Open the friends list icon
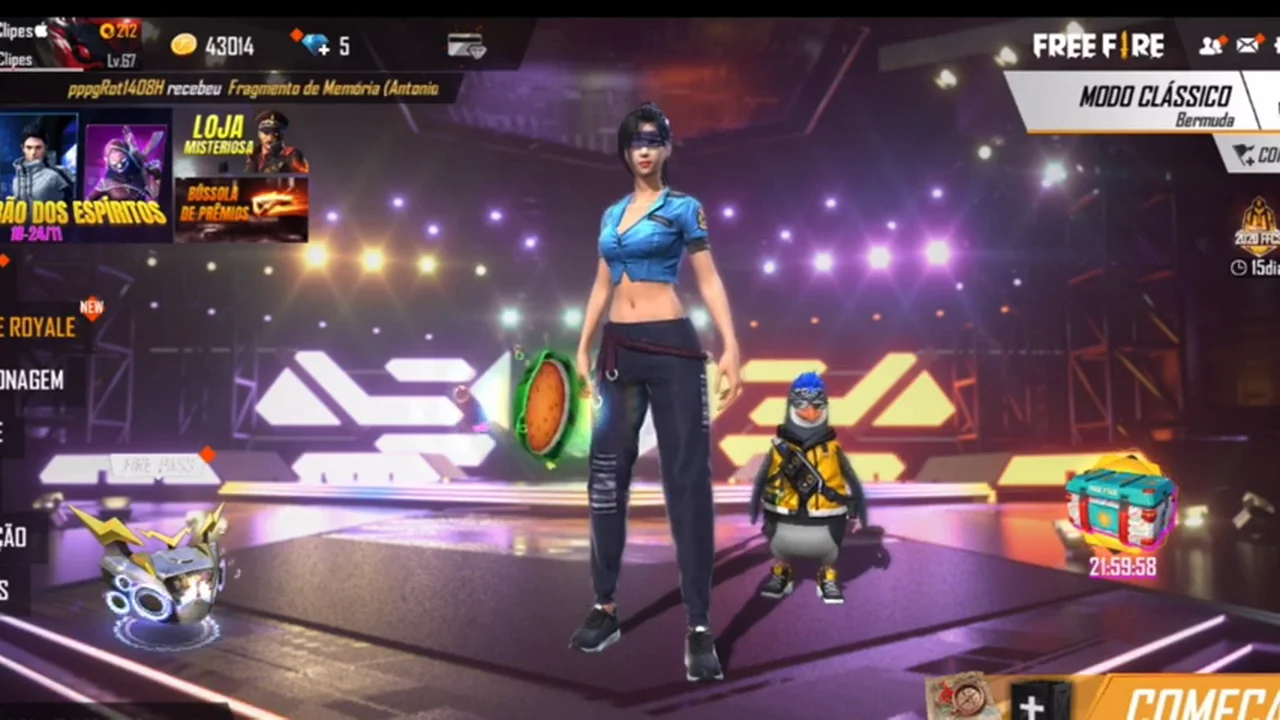The image size is (1280, 720). pos(1212,45)
